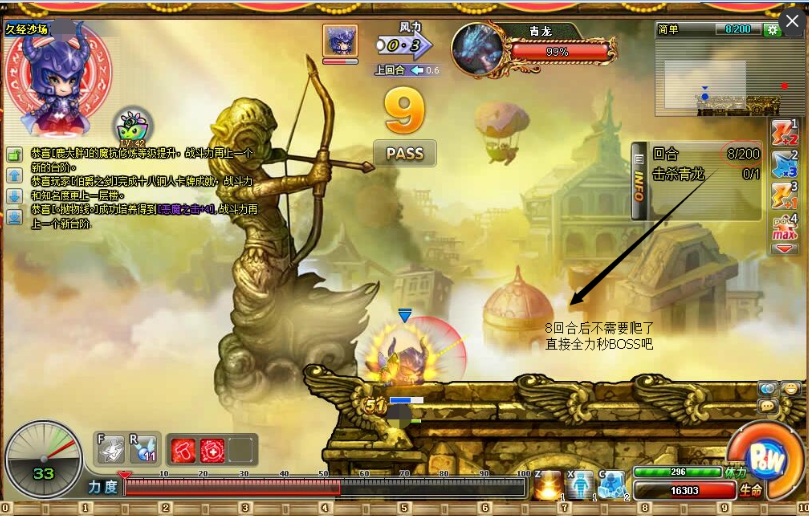Choose the +1 attack prop

click(785, 198)
